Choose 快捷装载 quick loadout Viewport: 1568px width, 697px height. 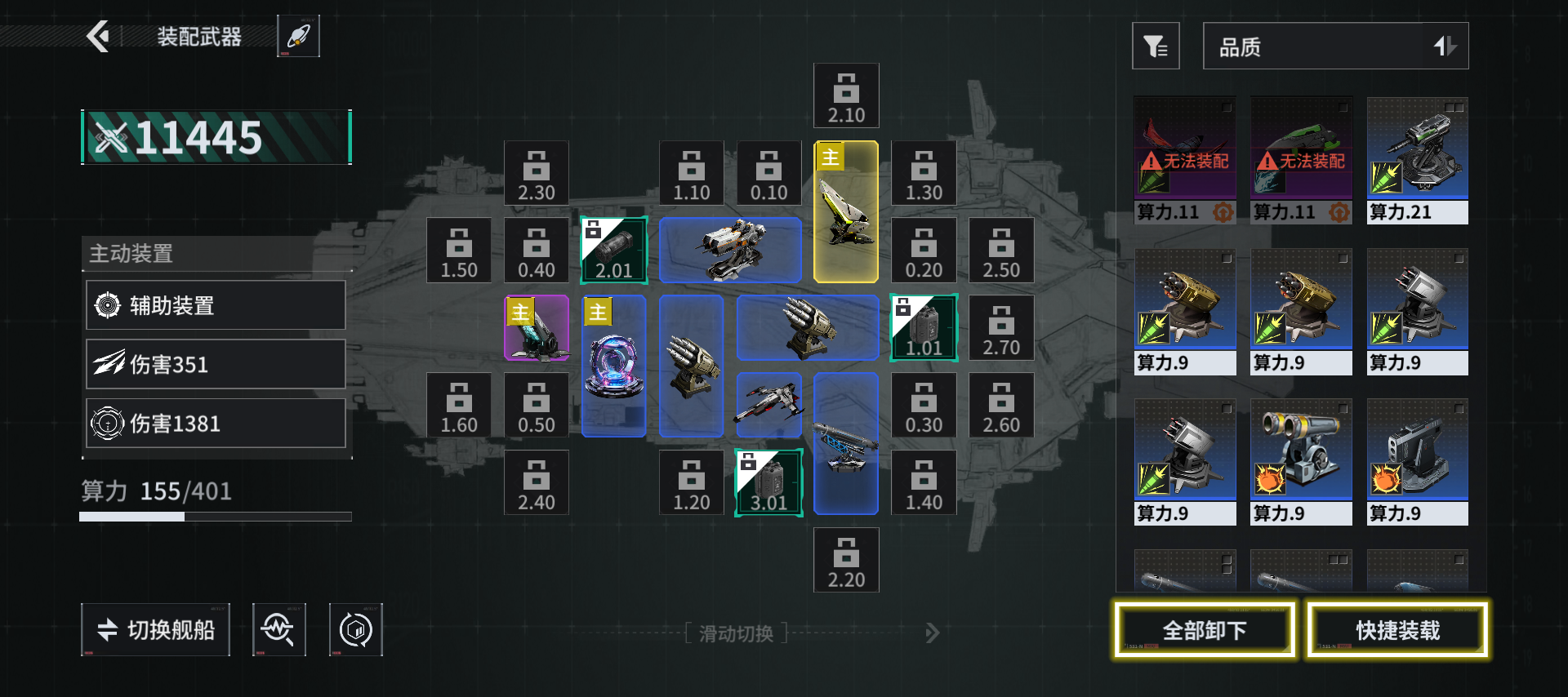pos(1397,629)
